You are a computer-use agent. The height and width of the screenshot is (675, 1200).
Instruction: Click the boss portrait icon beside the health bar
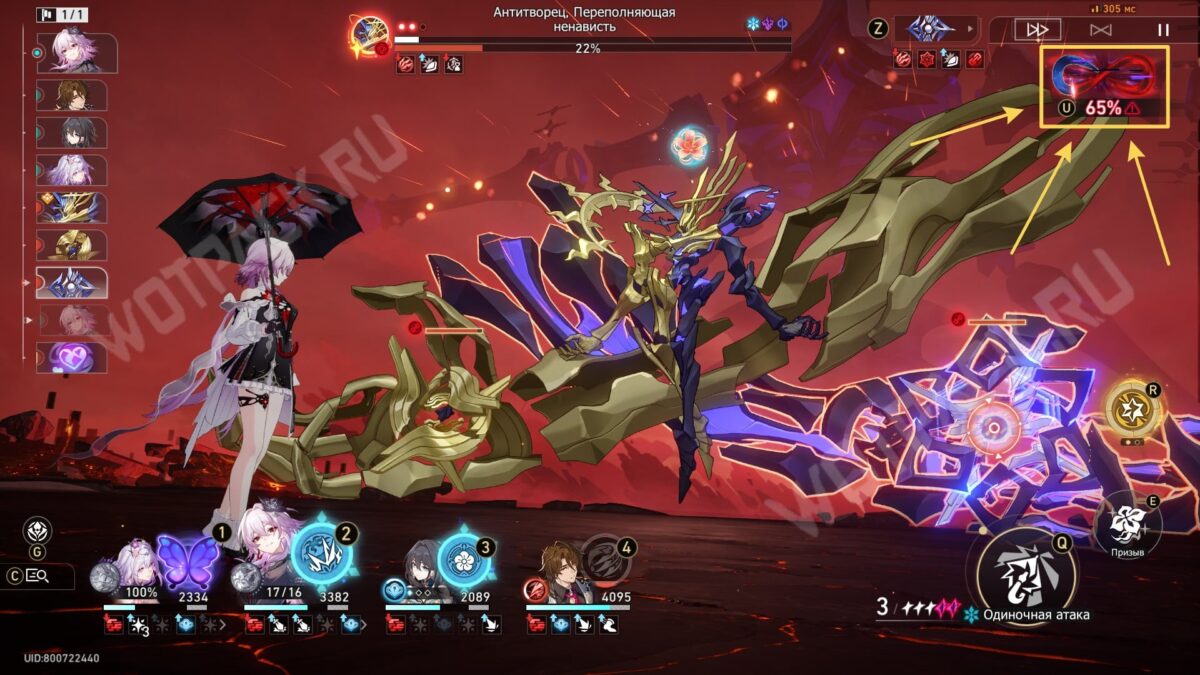(x=368, y=33)
